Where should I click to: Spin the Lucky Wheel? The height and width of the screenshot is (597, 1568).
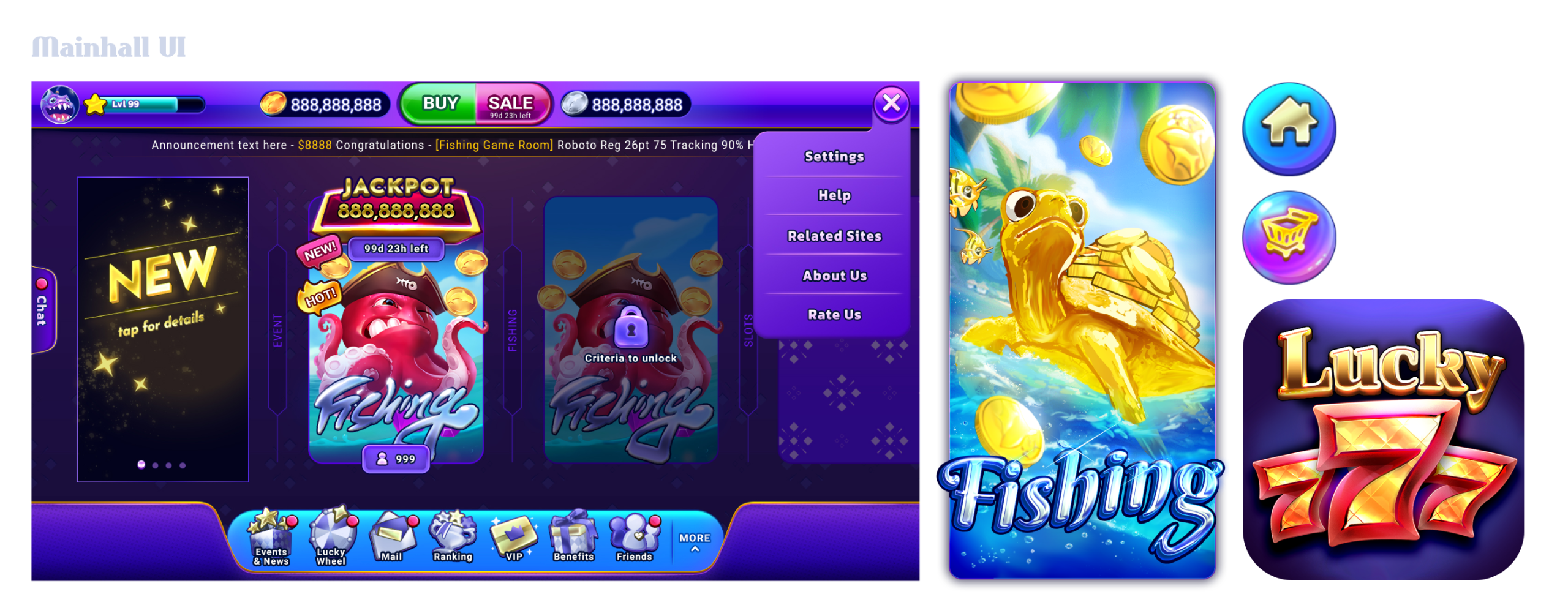[331, 539]
